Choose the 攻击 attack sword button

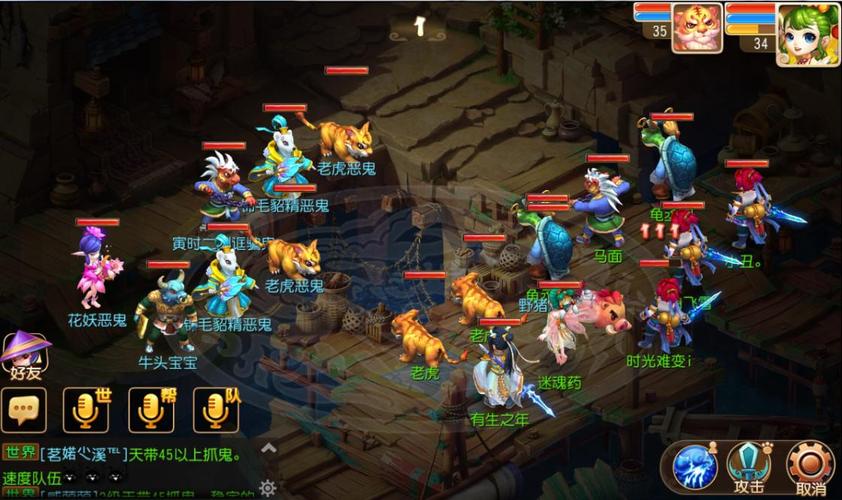[x=748, y=466]
